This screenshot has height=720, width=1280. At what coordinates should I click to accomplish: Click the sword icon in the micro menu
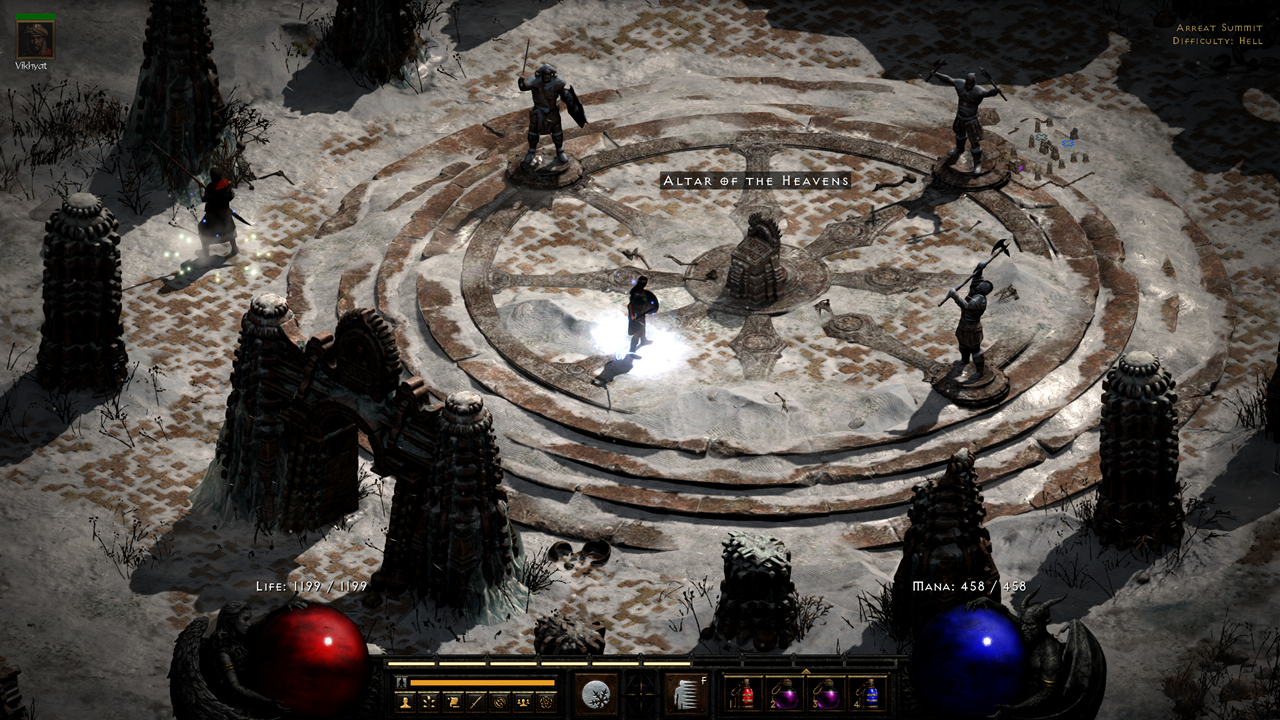(476, 702)
